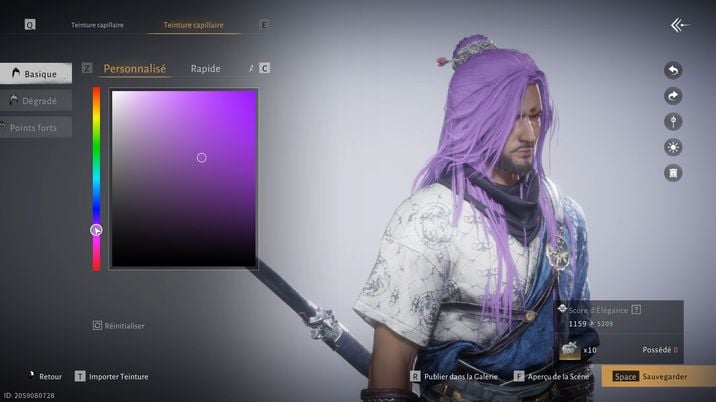
Task: Open Aperçu de la Scène
Action: click(x=557, y=377)
